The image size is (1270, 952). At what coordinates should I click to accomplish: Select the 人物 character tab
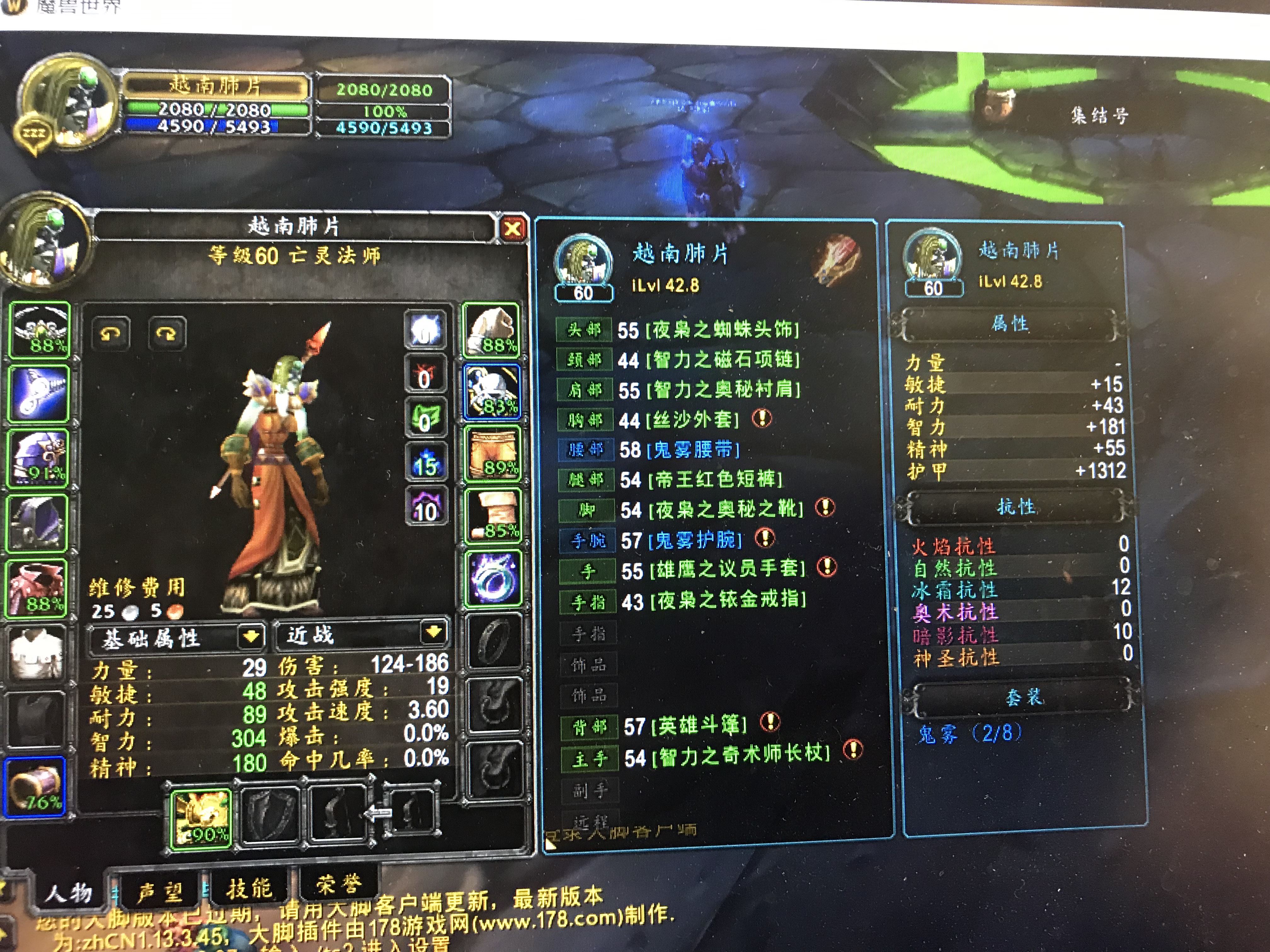[x=68, y=892]
